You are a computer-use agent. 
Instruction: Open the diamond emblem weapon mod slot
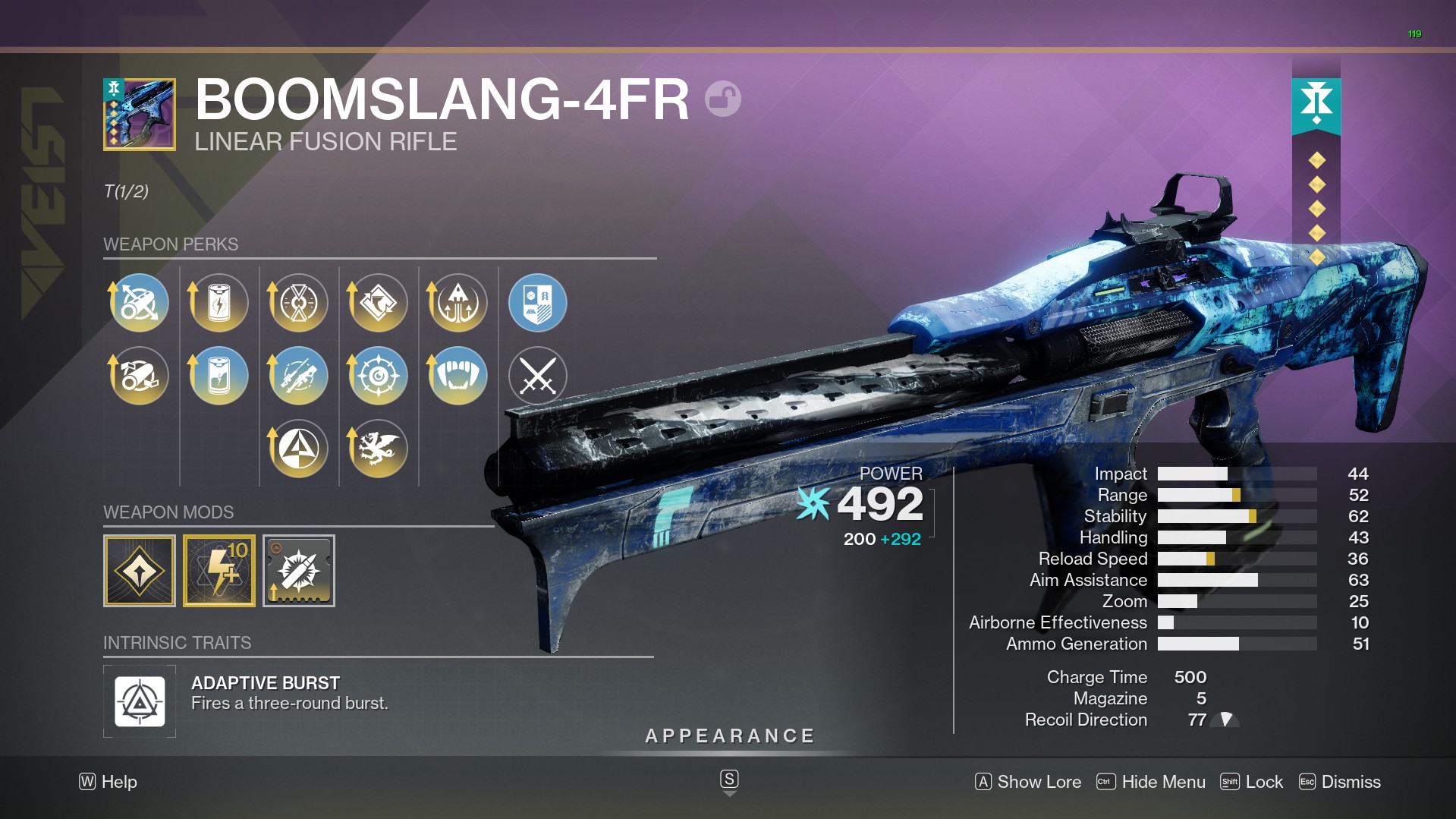point(140,571)
